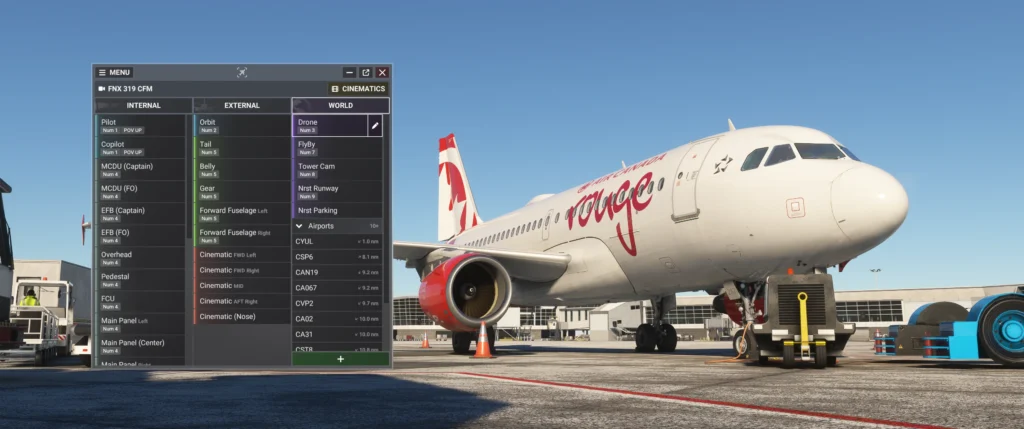Choose the Copilot camera view
The width and height of the screenshot is (1024, 429).
140,147
